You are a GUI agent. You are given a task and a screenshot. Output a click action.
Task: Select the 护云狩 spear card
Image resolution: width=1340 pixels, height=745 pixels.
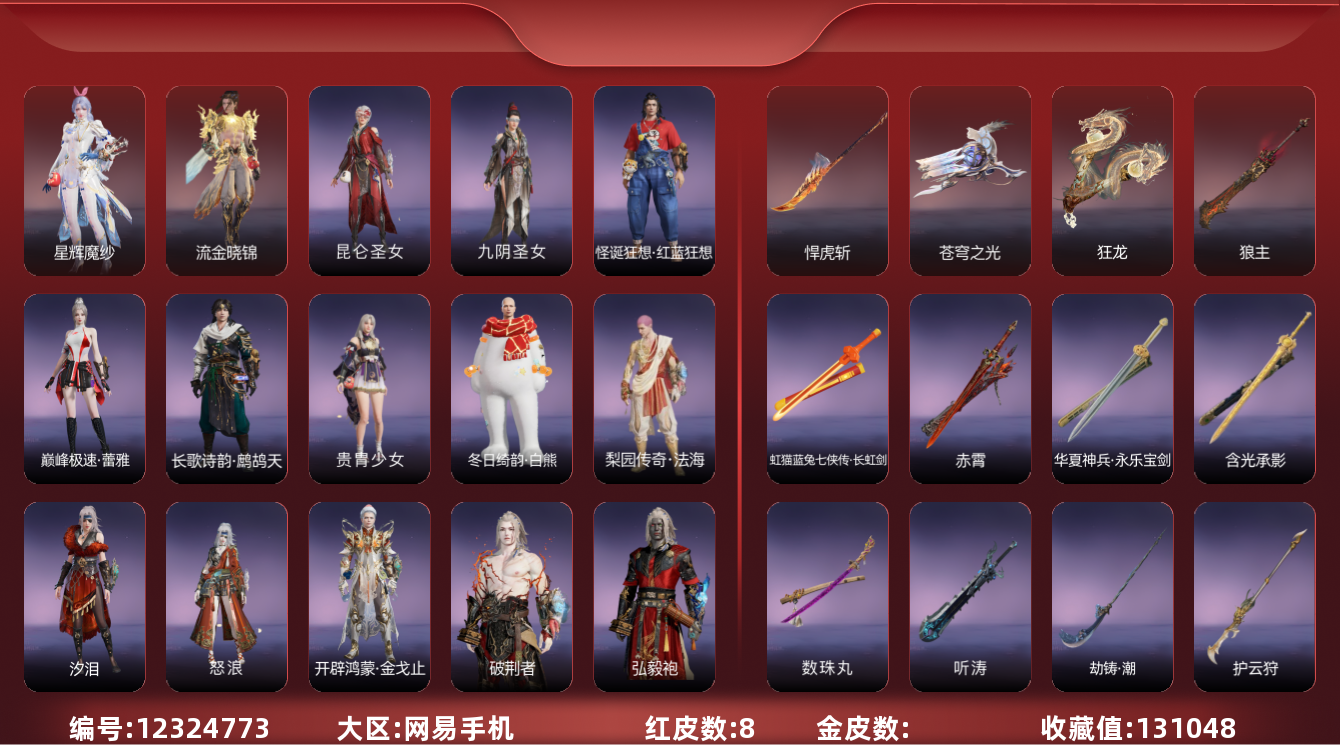point(1254,596)
